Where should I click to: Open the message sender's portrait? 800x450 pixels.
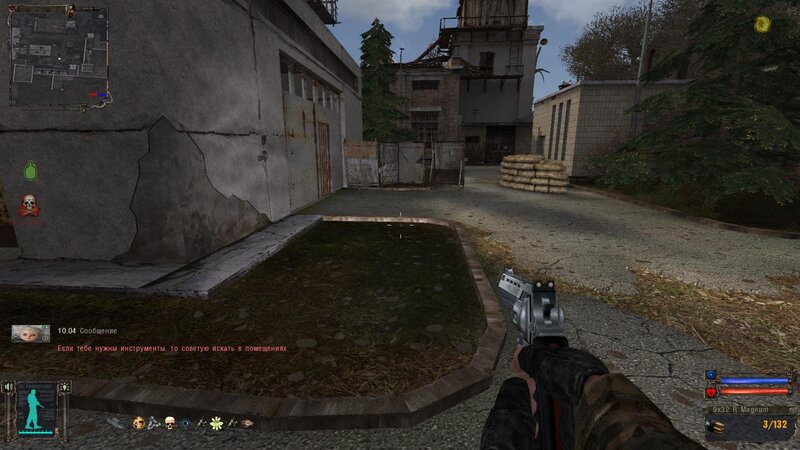coord(30,334)
